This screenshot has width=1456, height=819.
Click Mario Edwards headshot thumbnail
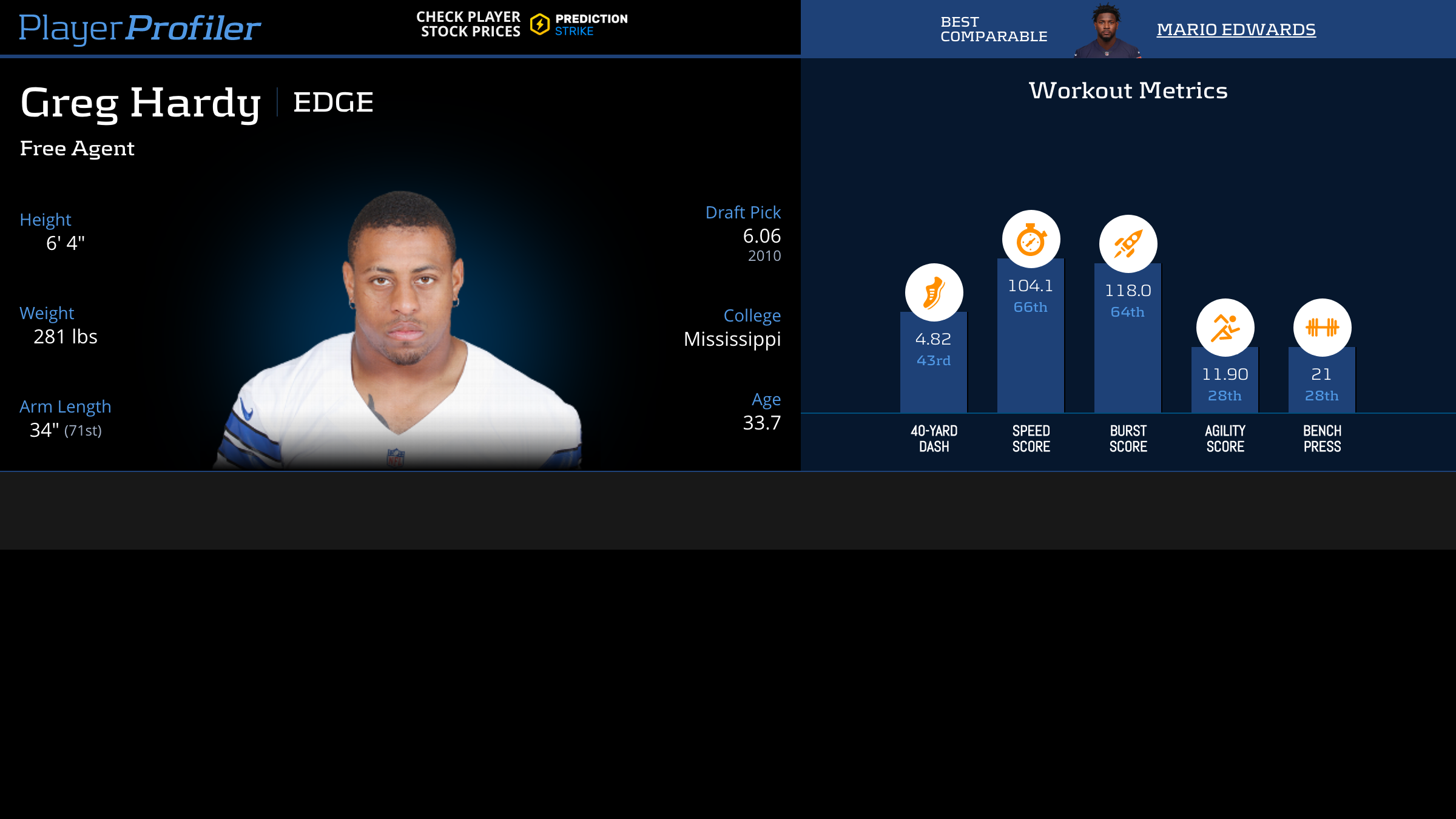(1107, 30)
